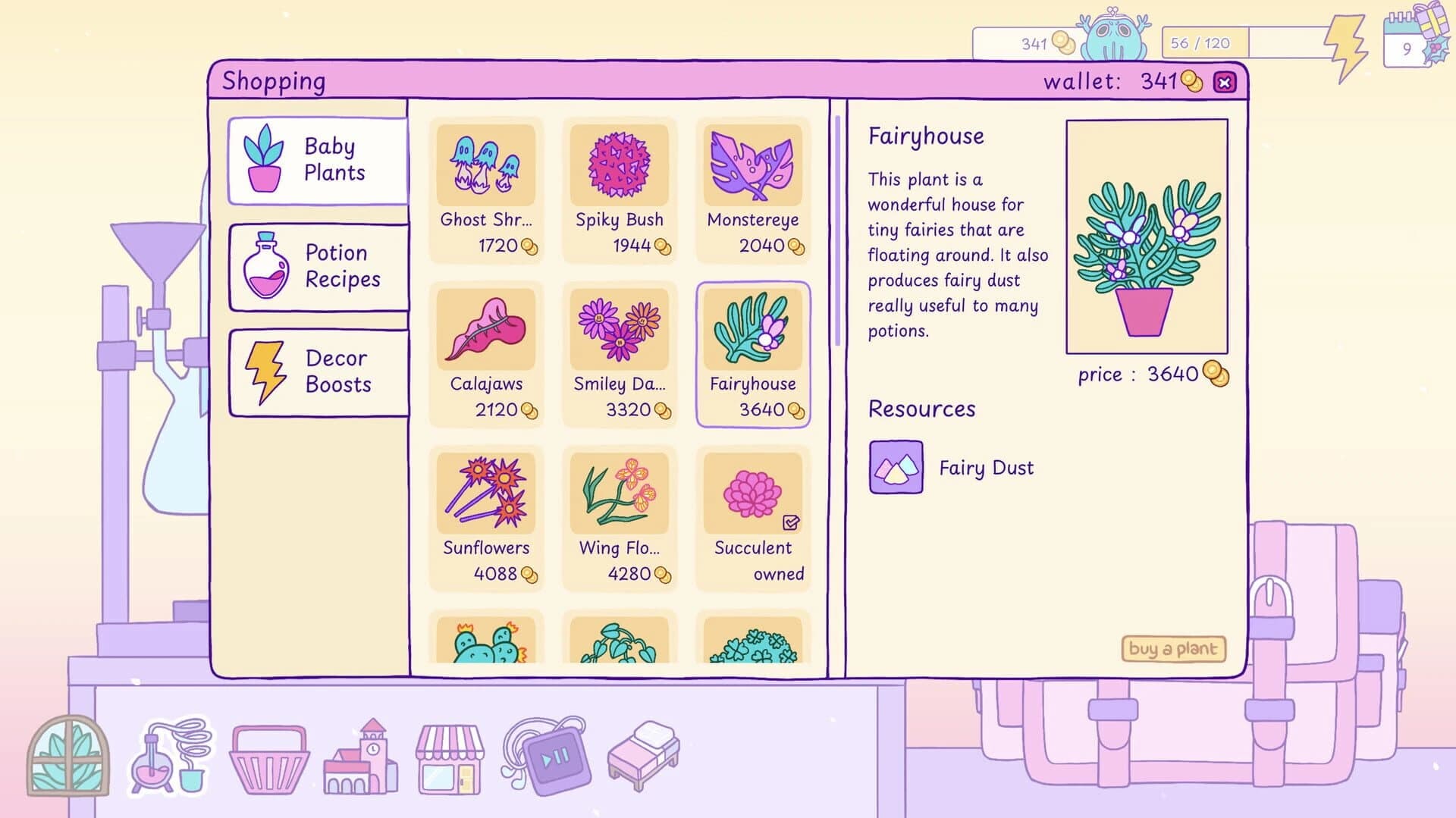Click the buy a plant button
1456x818 pixels.
tap(1175, 650)
